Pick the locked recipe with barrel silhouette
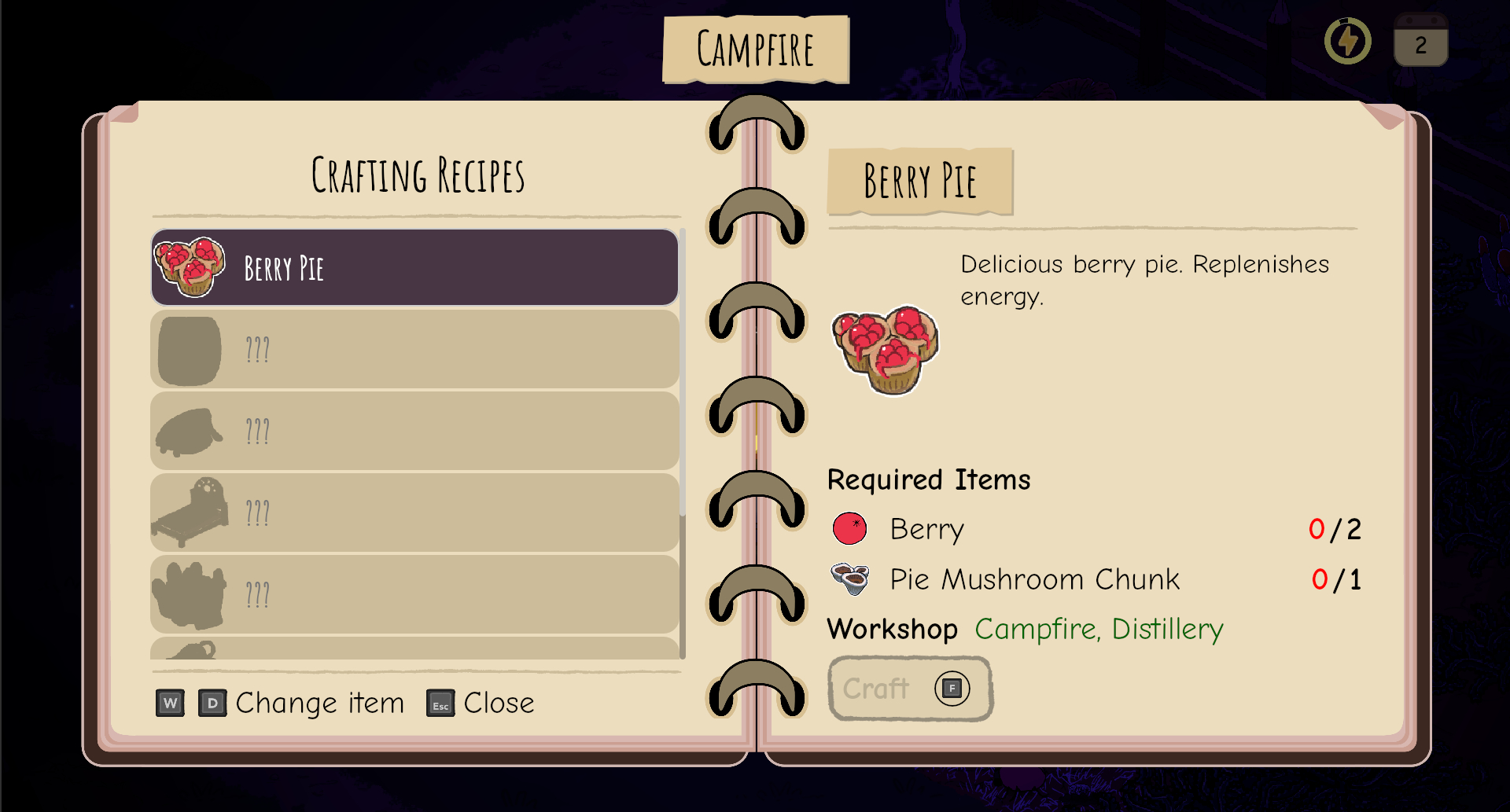 [x=414, y=349]
